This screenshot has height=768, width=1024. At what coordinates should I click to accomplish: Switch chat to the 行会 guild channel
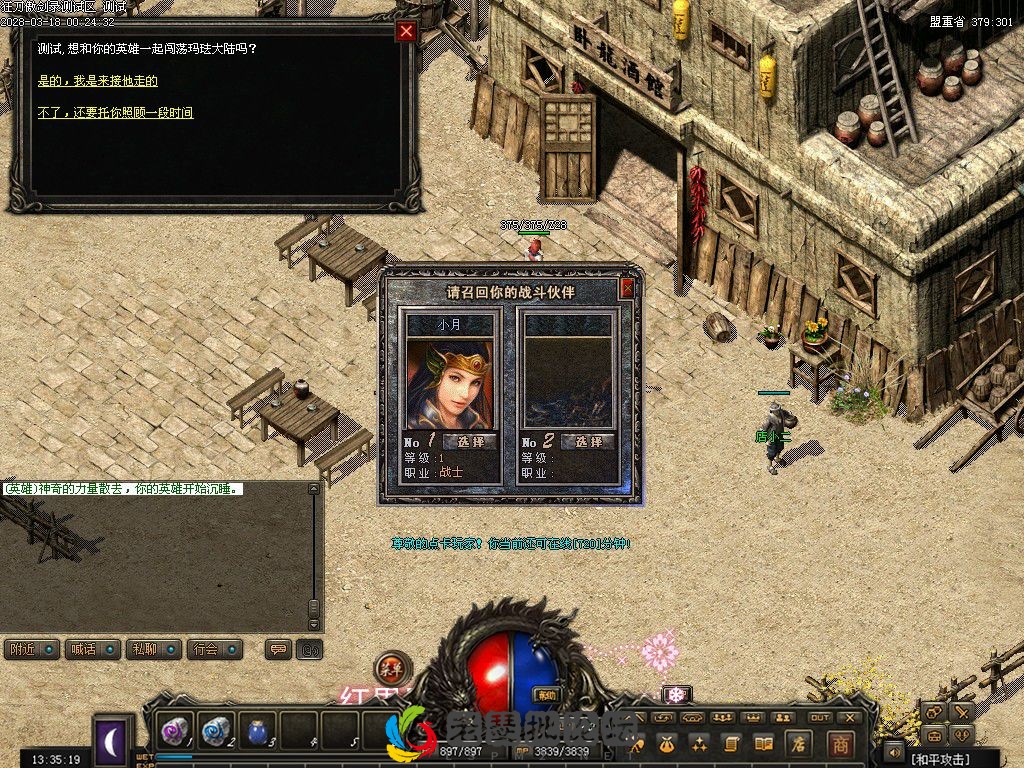pyautogui.click(x=214, y=649)
